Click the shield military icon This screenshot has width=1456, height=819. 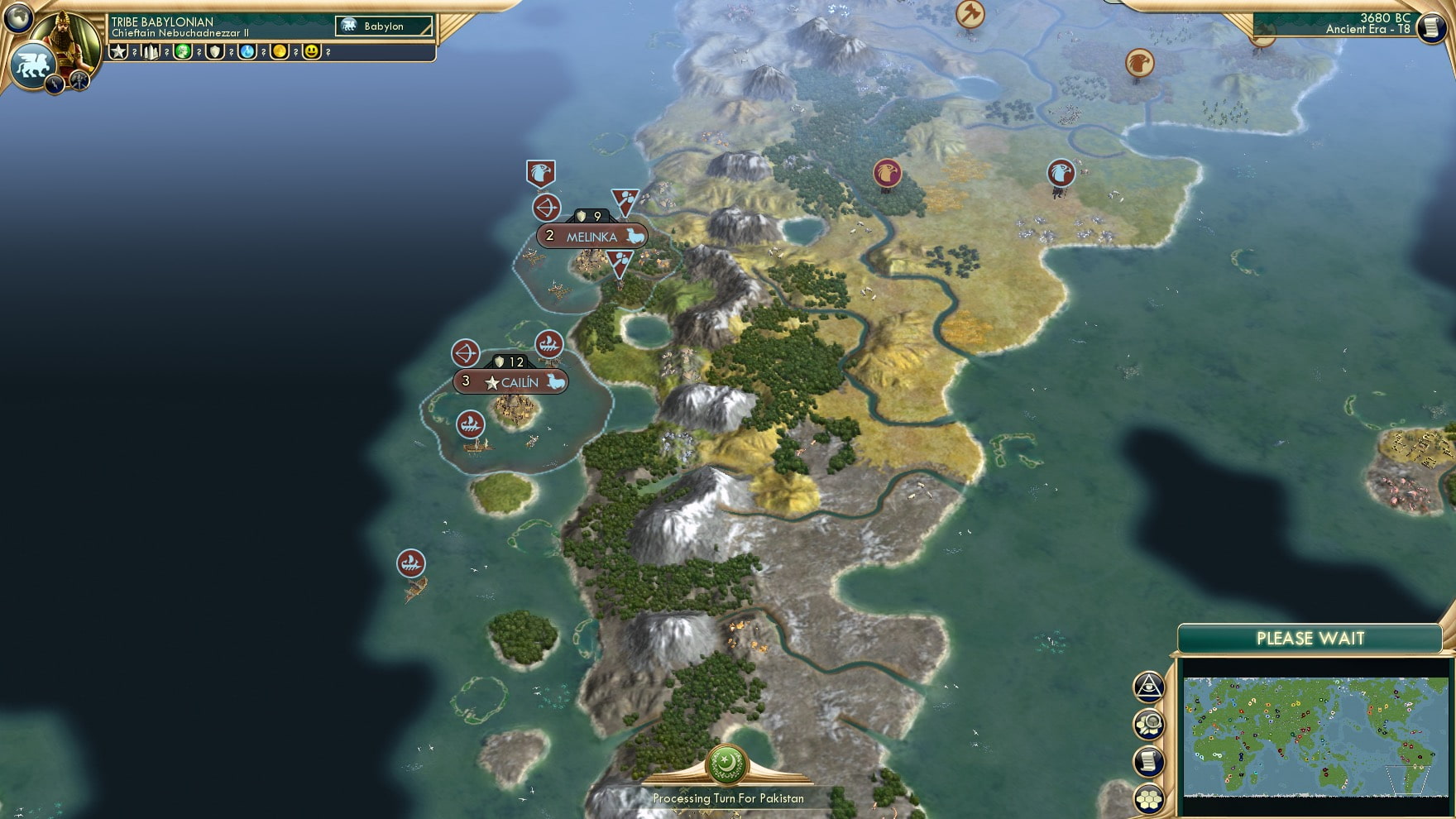point(215,51)
